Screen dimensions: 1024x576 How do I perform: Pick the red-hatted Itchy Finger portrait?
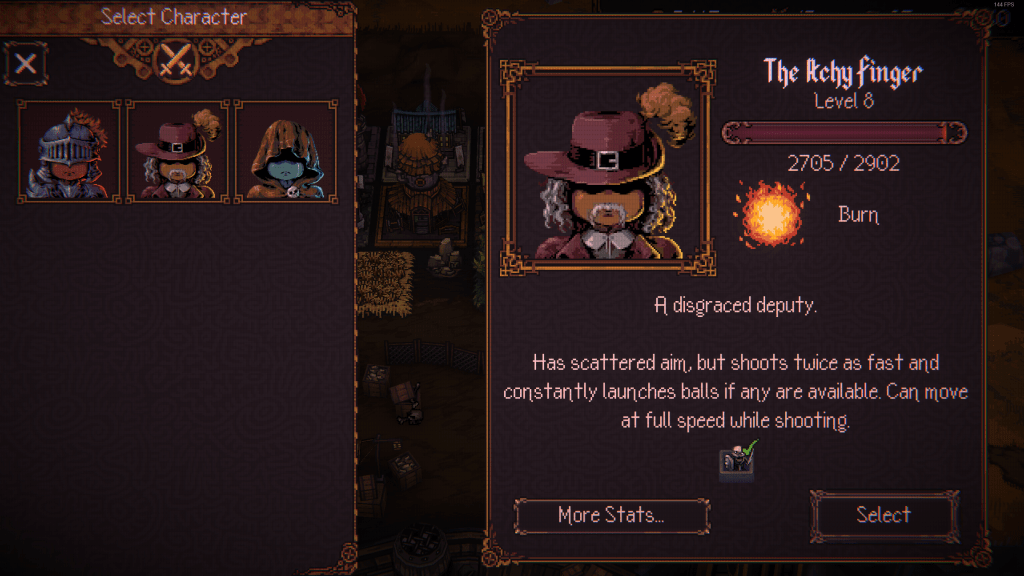(x=178, y=151)
